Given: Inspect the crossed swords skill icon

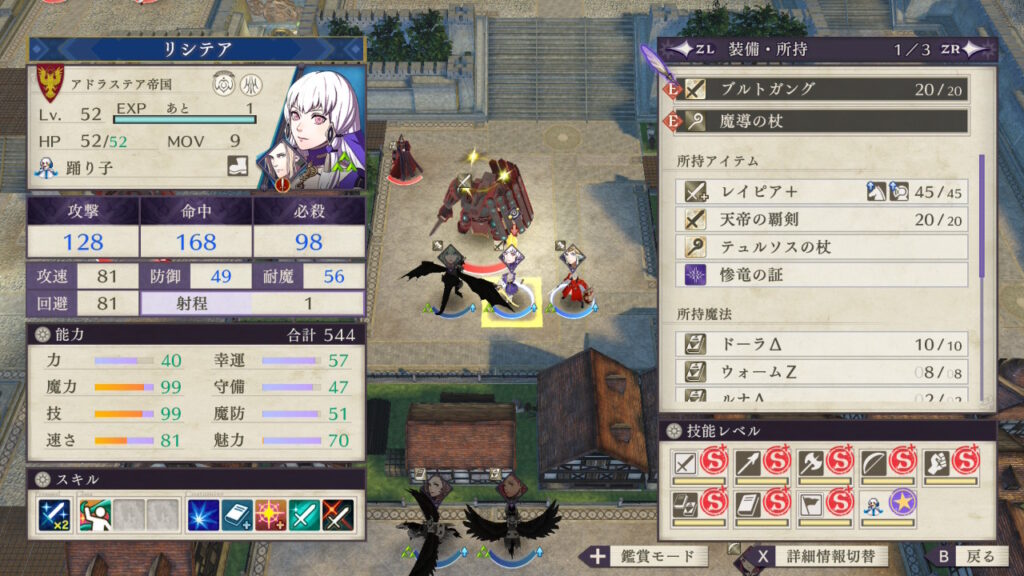Looking at the screenshot, I should tap(339, 514).
